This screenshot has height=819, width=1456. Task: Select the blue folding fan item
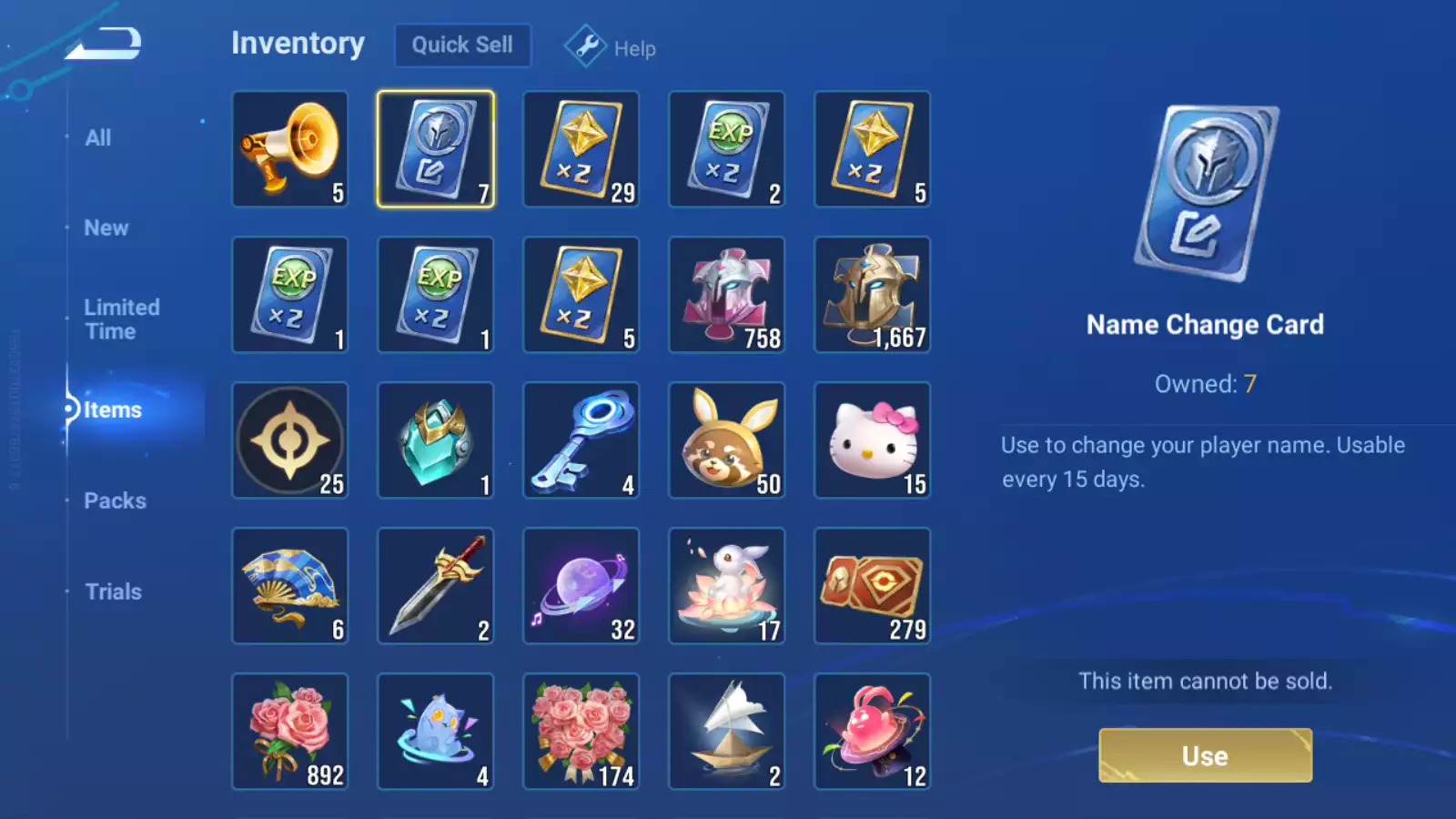tap(290, 586)
